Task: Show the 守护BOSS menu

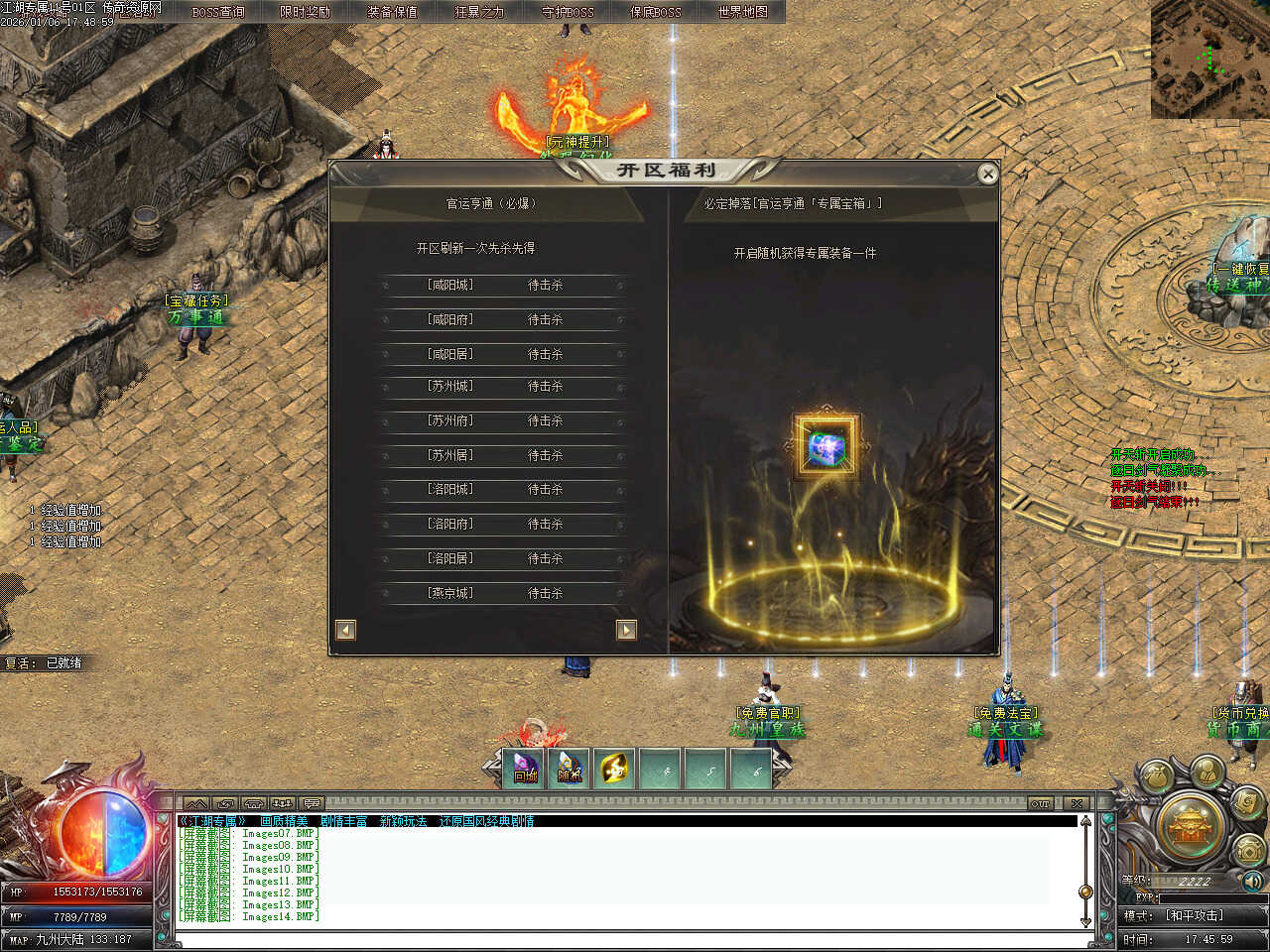Action: 568,12
